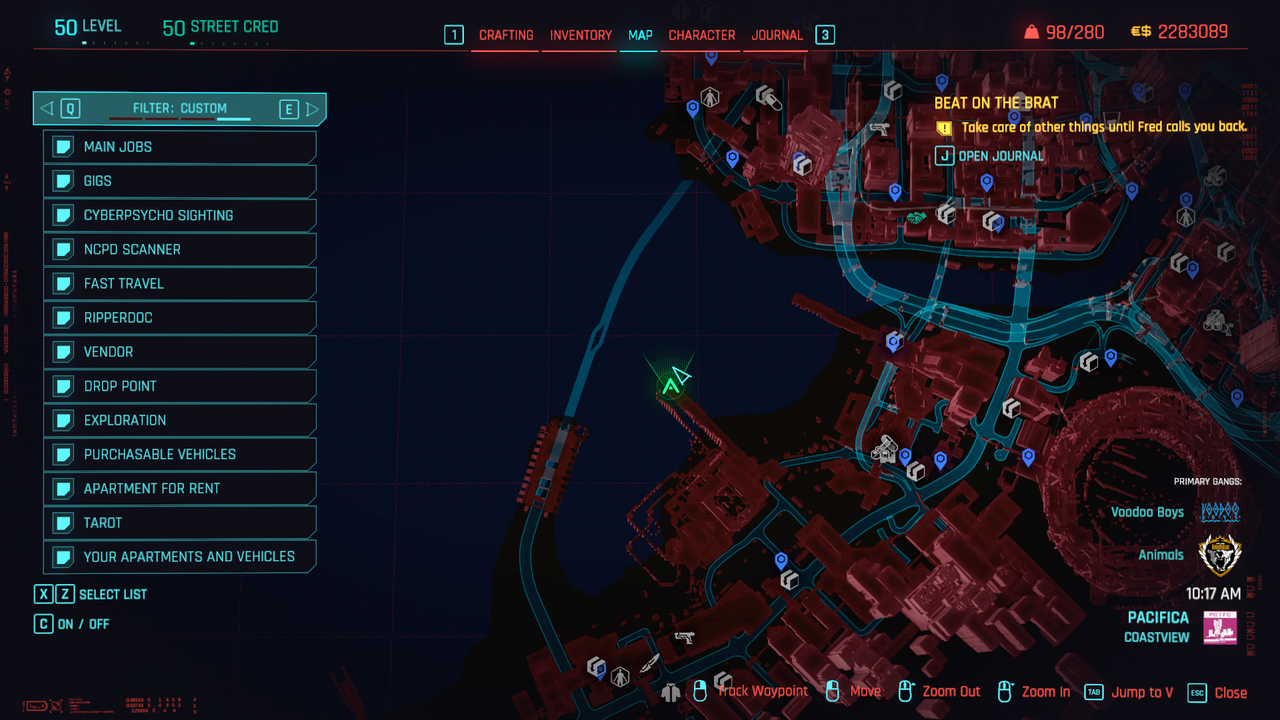Toggle the Fast Travel filter
This screenshot has width=1280, height=720.
pos(180,284)
